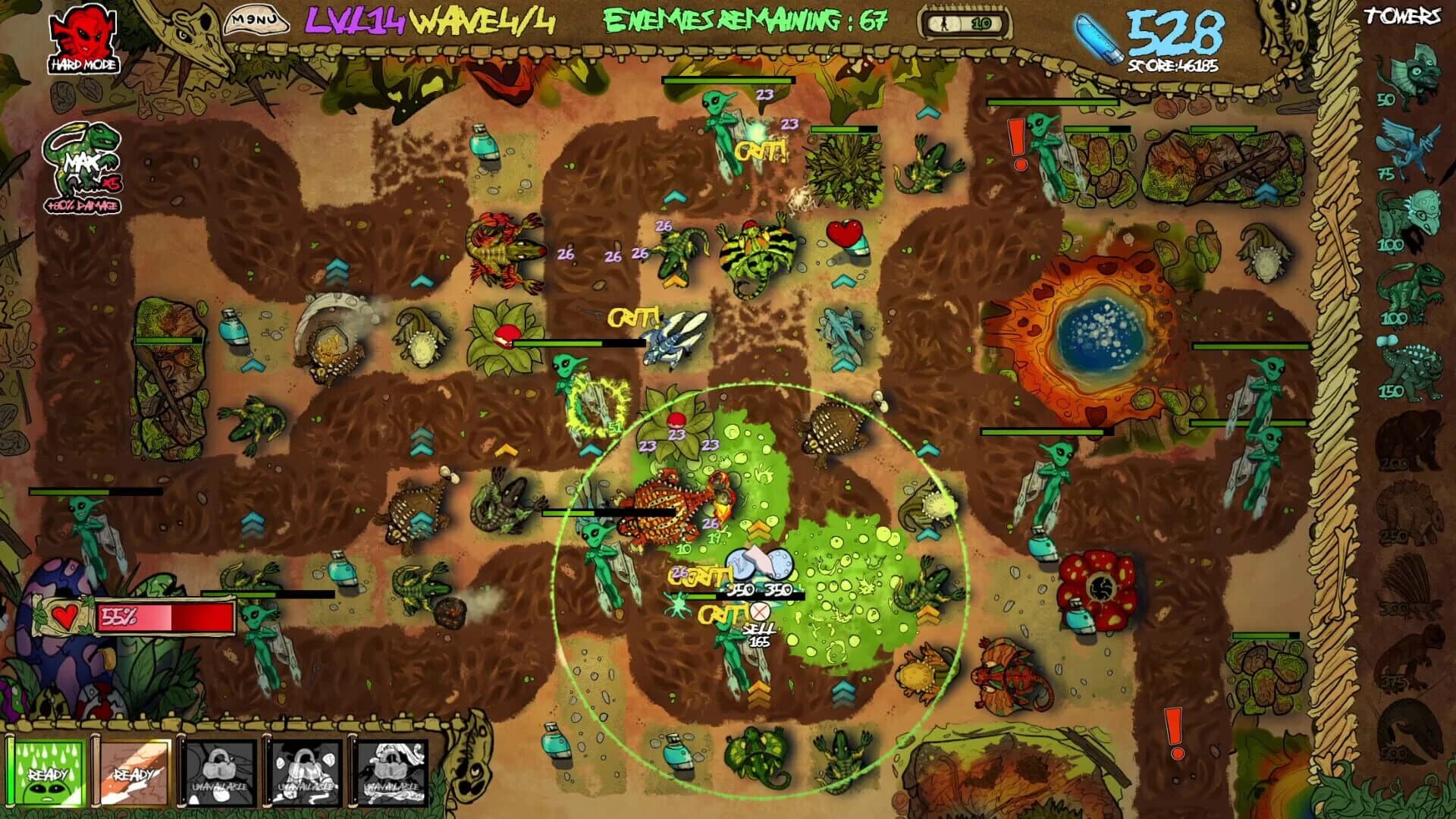The width and height of the screenshot is (1456, 819).
Task: Select the green Raptor tower priced 100
Action: pos(1410,288)
